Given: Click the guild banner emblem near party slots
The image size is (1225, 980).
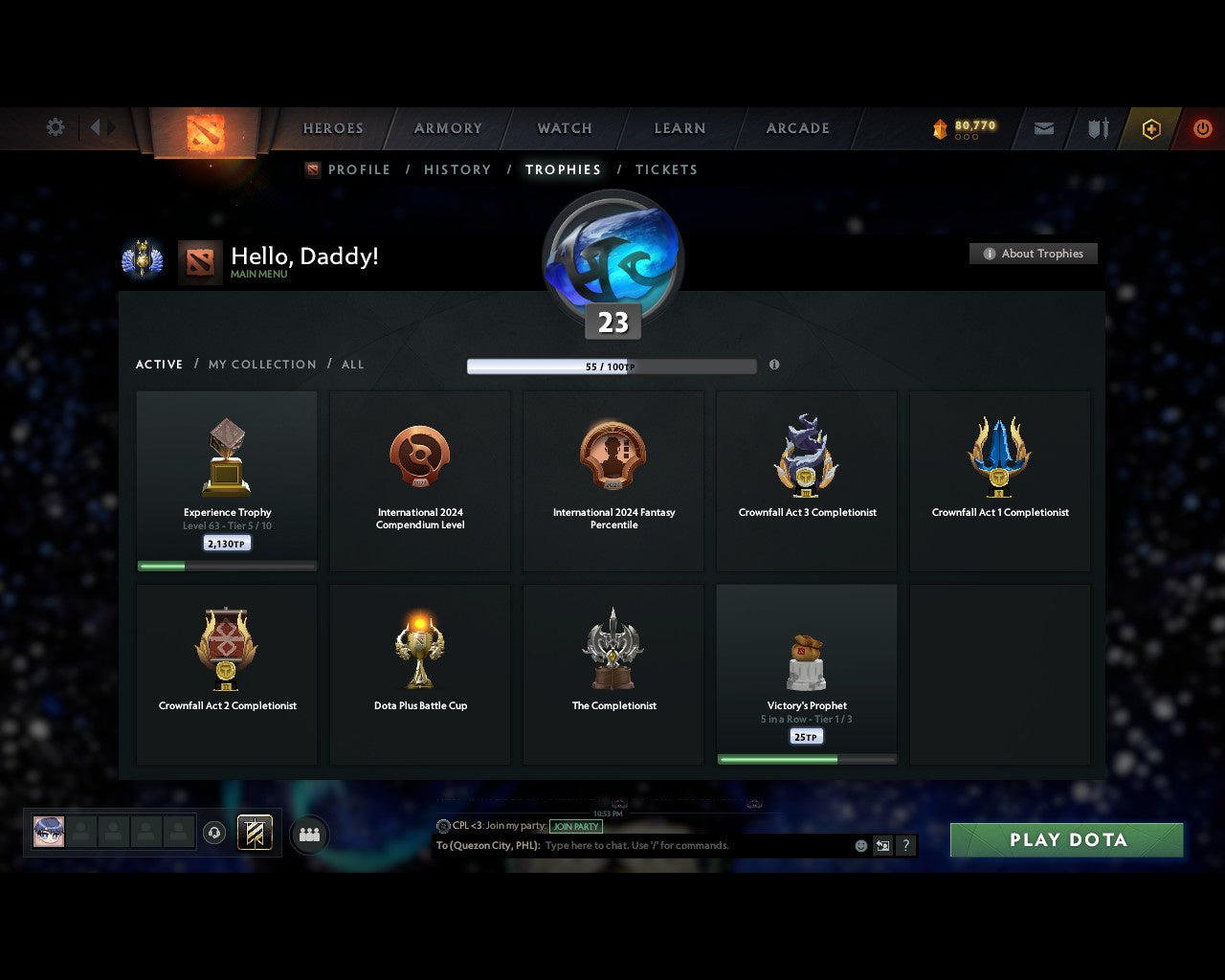Looking at the screenshot, I should (255, 834).
